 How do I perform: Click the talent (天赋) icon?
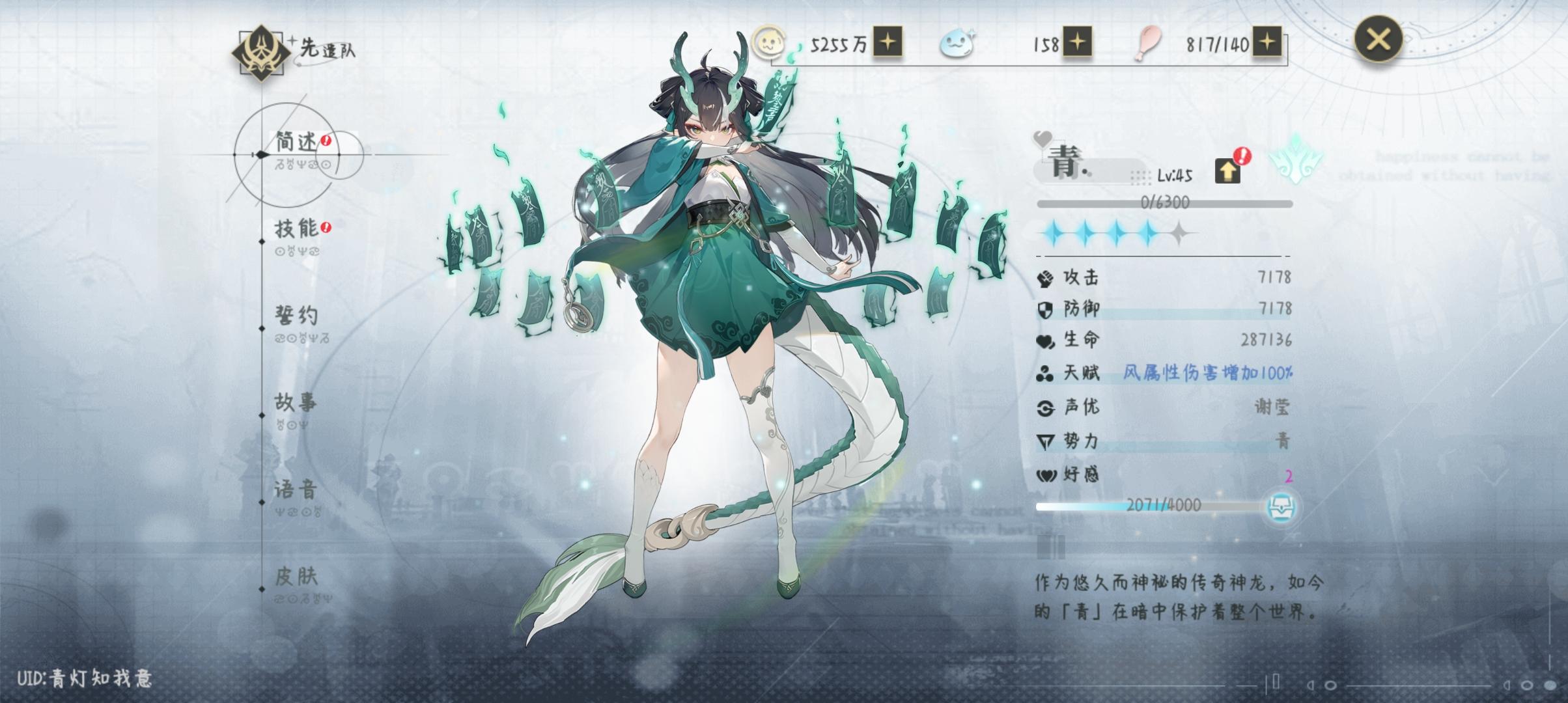[x=1045, y=374]
